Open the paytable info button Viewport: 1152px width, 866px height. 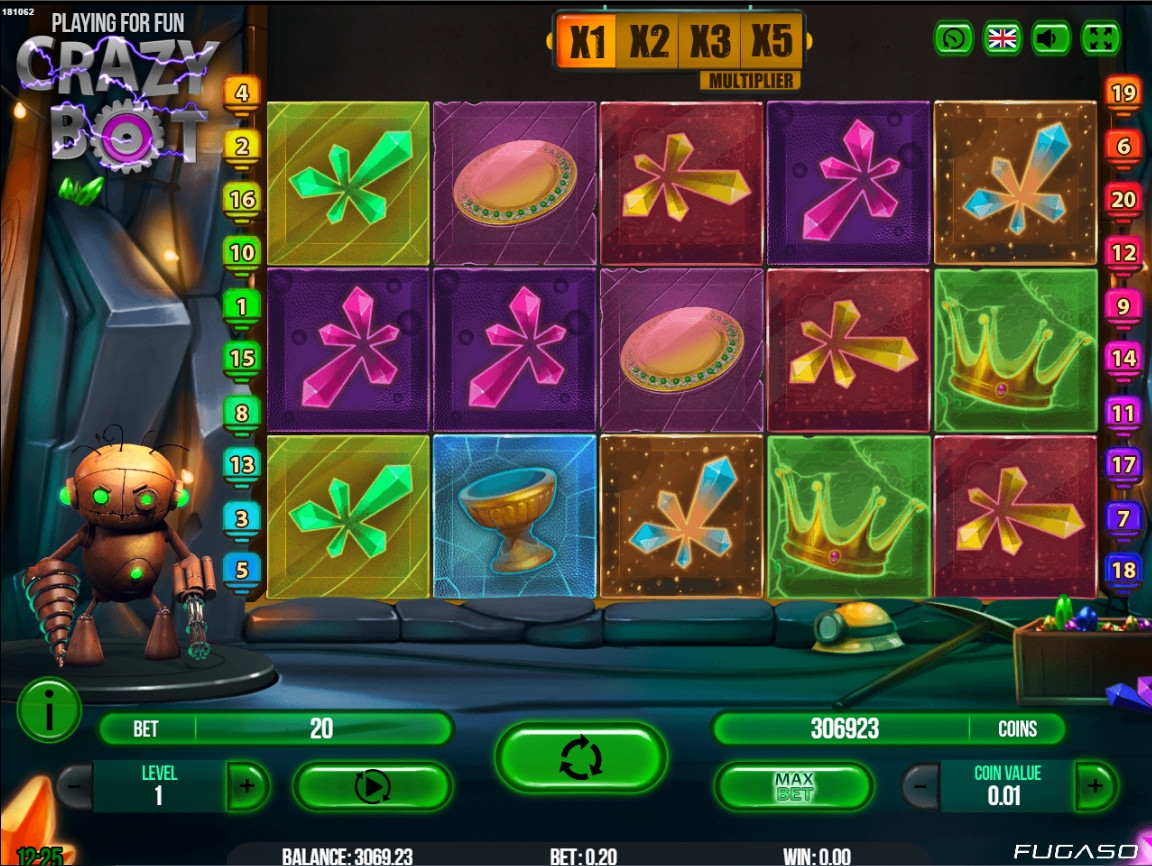pos(48,709)
